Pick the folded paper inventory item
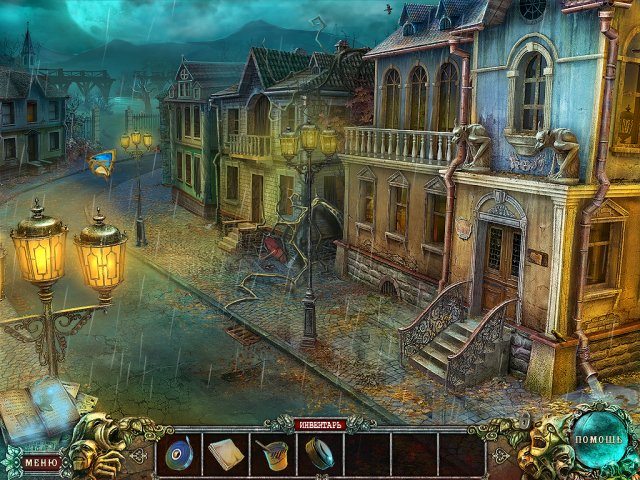Image resolution: width=640 pixels, height=480 pixels. pos(225,455)
